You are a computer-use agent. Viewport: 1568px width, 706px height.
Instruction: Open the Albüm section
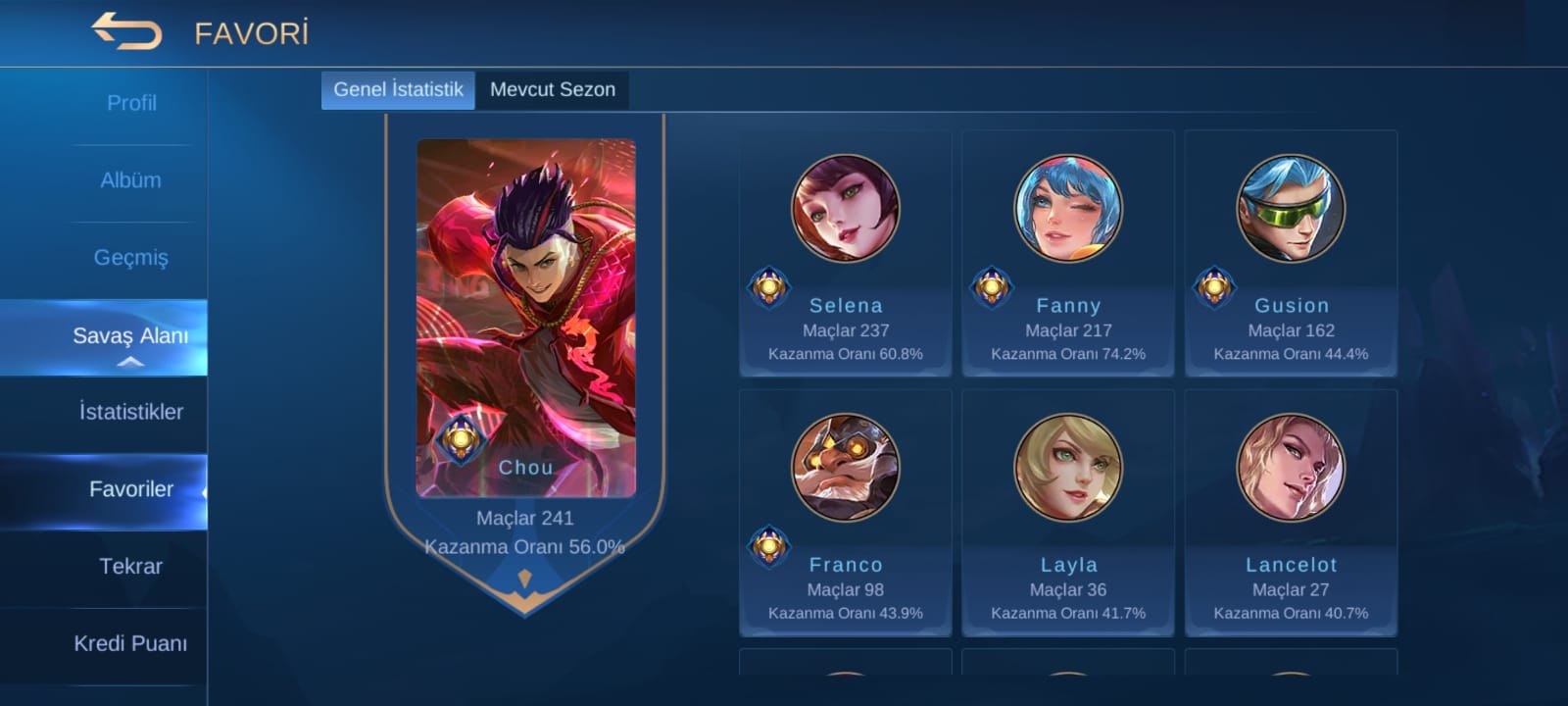(131, 180)
